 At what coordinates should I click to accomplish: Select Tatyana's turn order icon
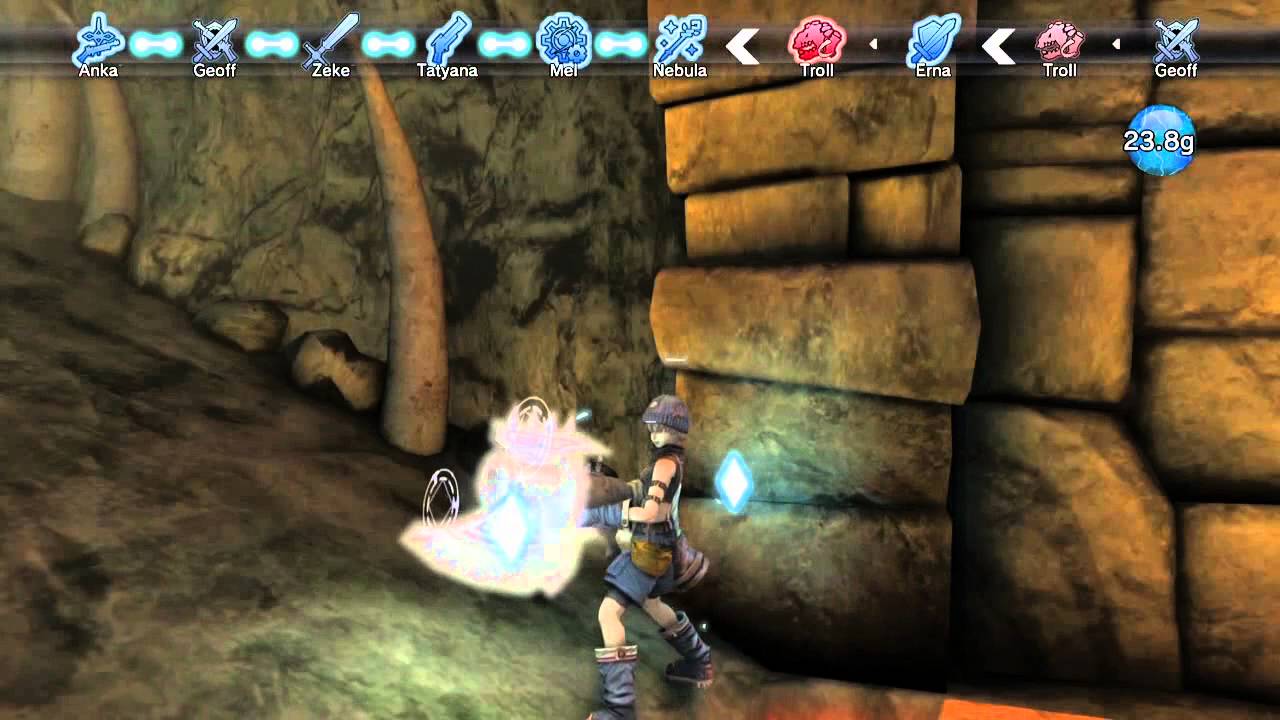447,40
